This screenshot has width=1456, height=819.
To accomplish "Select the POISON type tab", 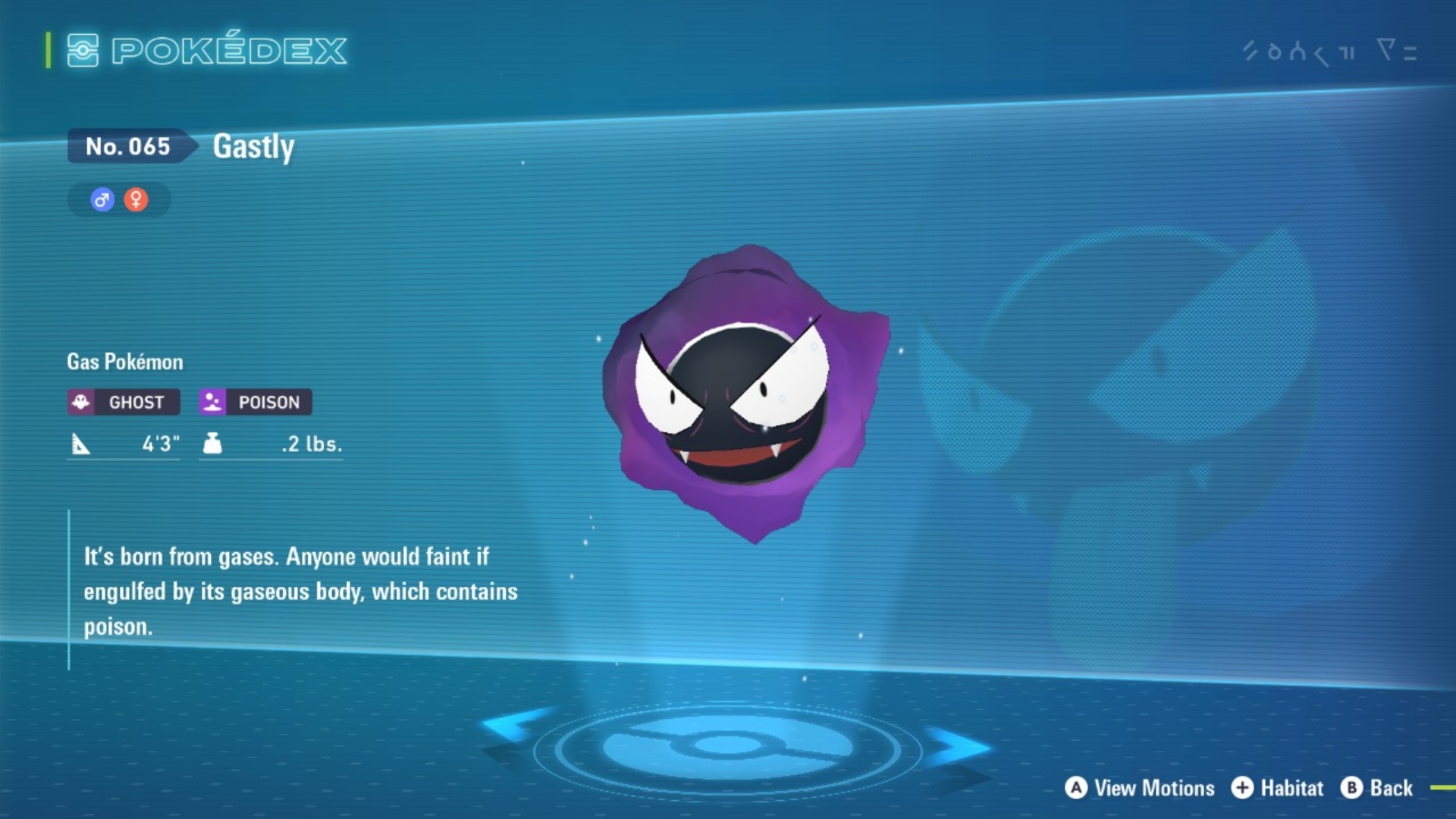I will click(x=254, y=403).
